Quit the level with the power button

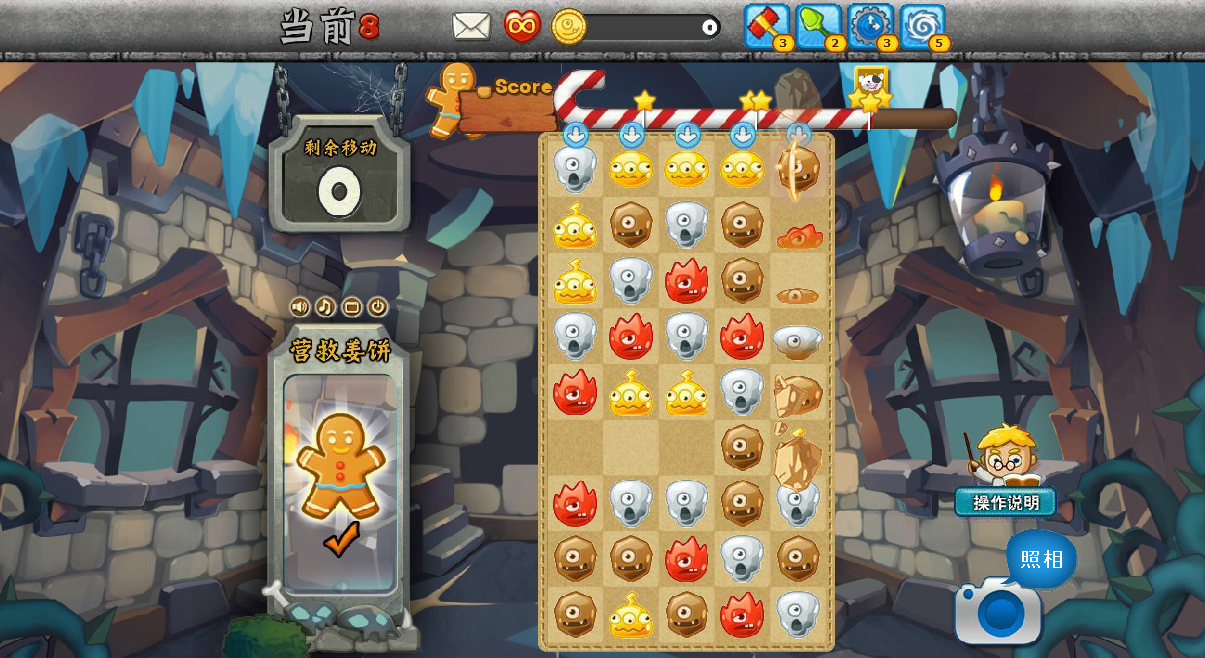point(377,307)
